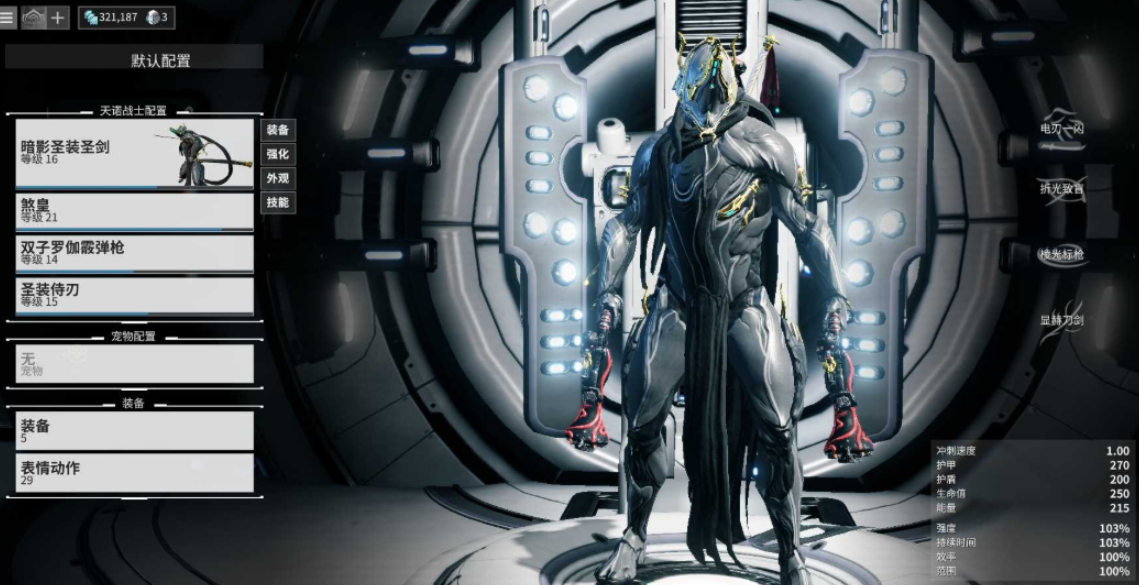Open the 外观 appearance button

point(278,178)
